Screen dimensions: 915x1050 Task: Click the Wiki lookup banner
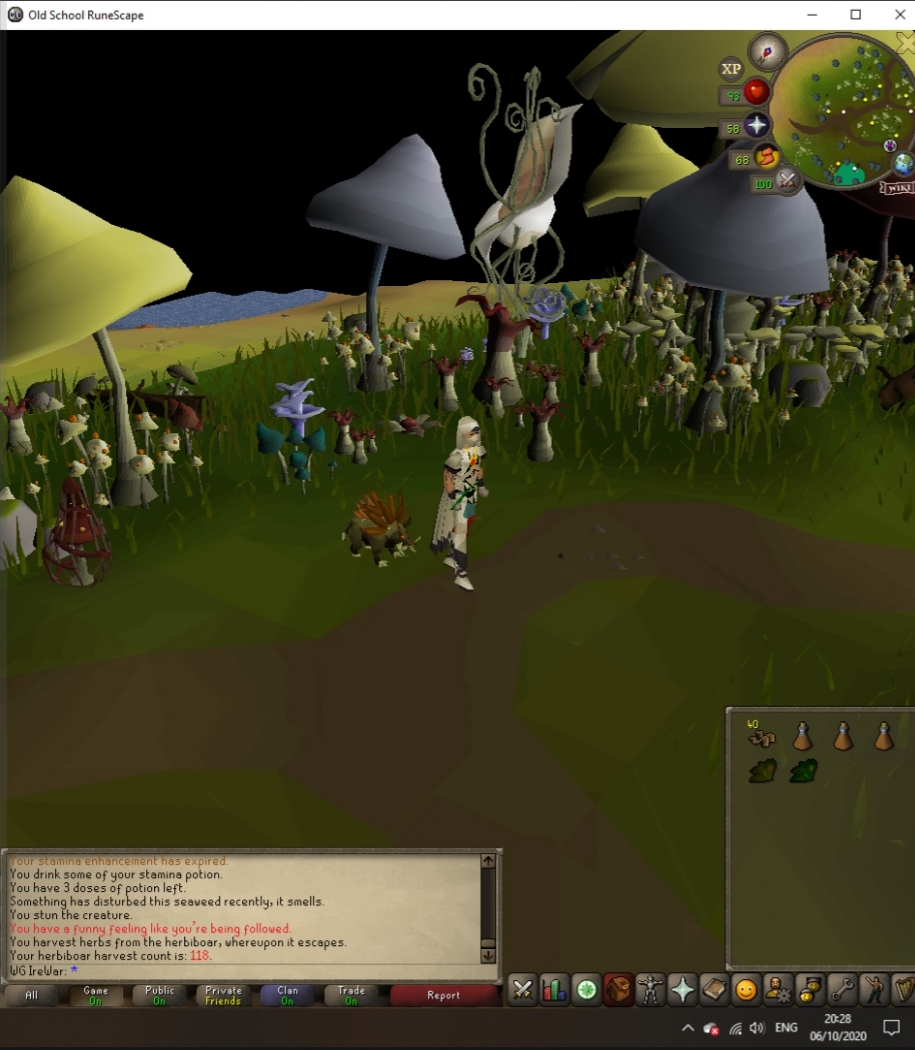pos(897,187)
